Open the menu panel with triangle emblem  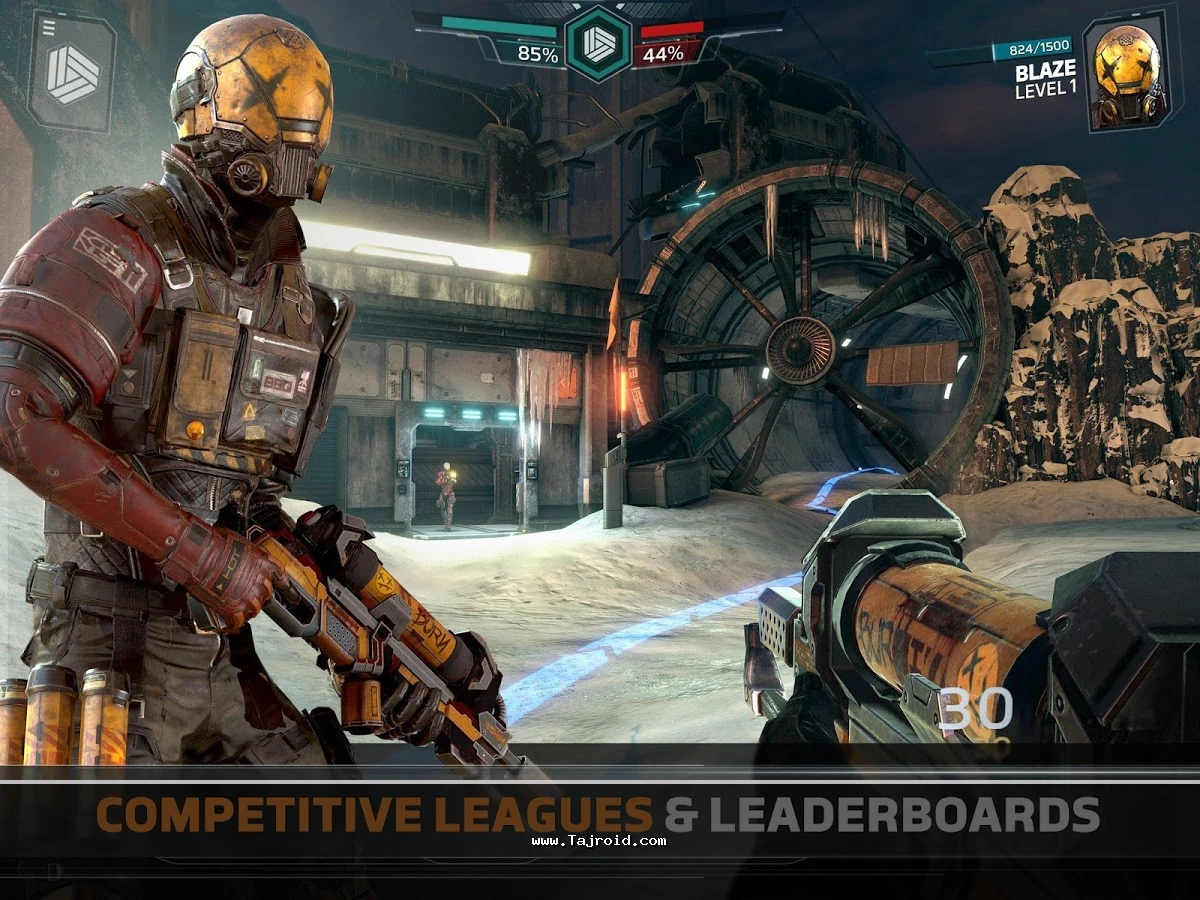[x=72, y=70]
